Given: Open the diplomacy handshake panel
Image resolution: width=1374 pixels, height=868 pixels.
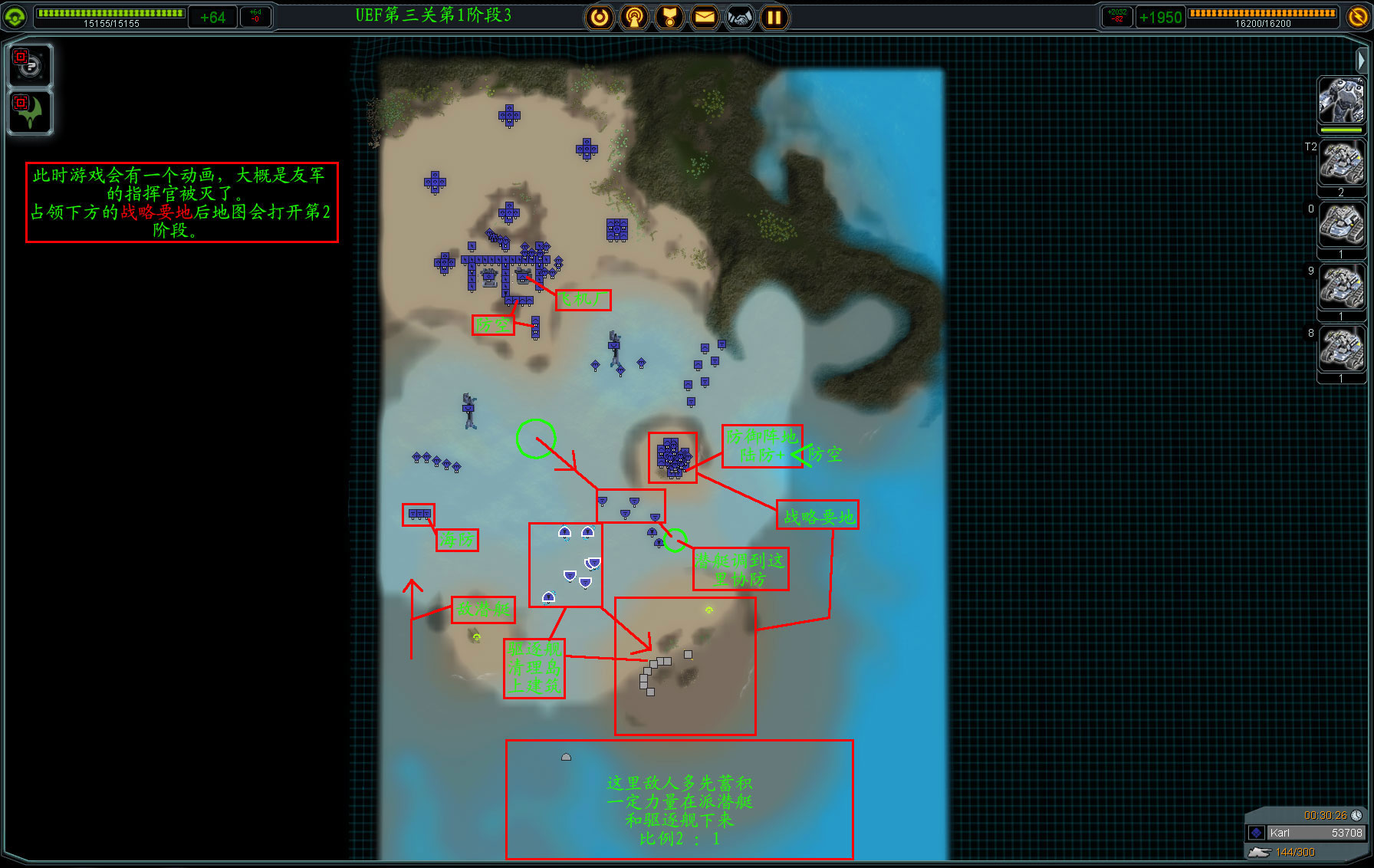Looking at the screenshot, I should (x=739, y=17).
